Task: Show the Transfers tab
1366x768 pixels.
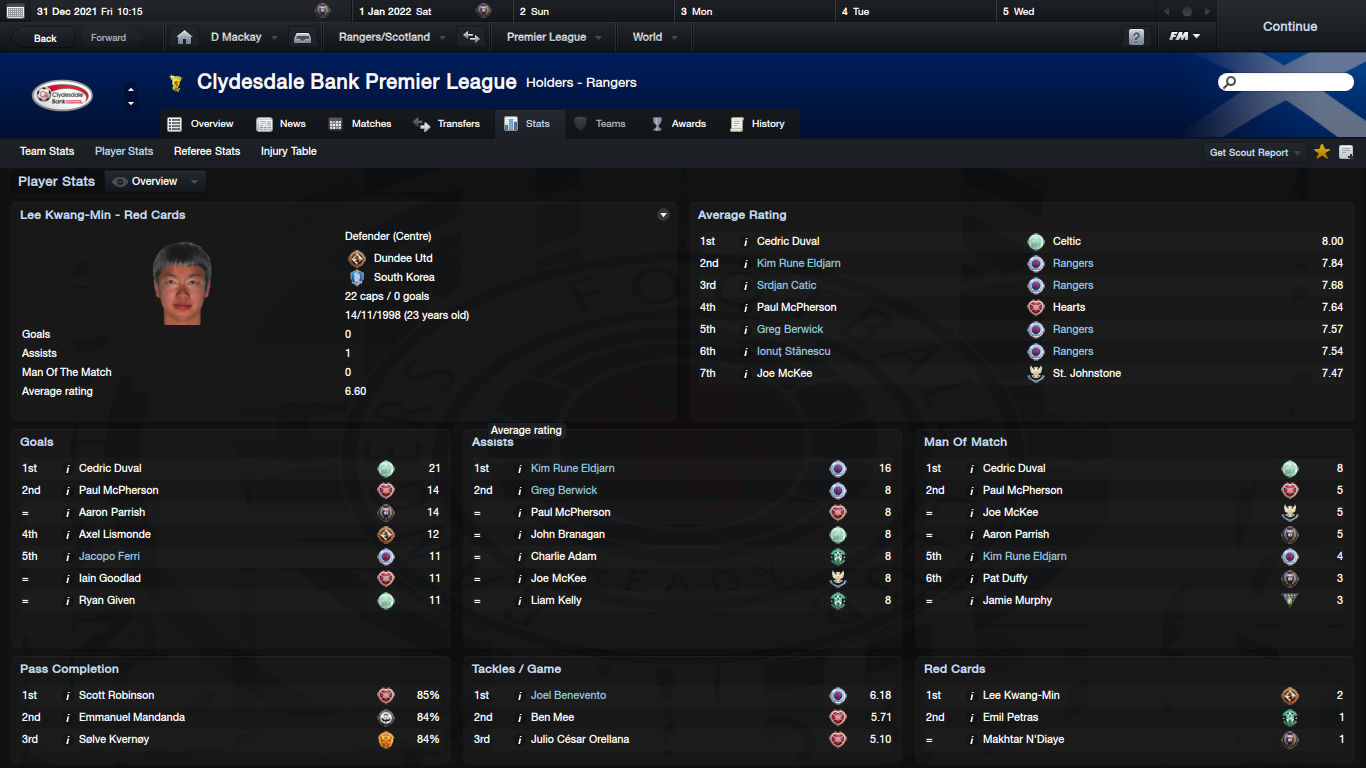Action: tap(447, 124)
